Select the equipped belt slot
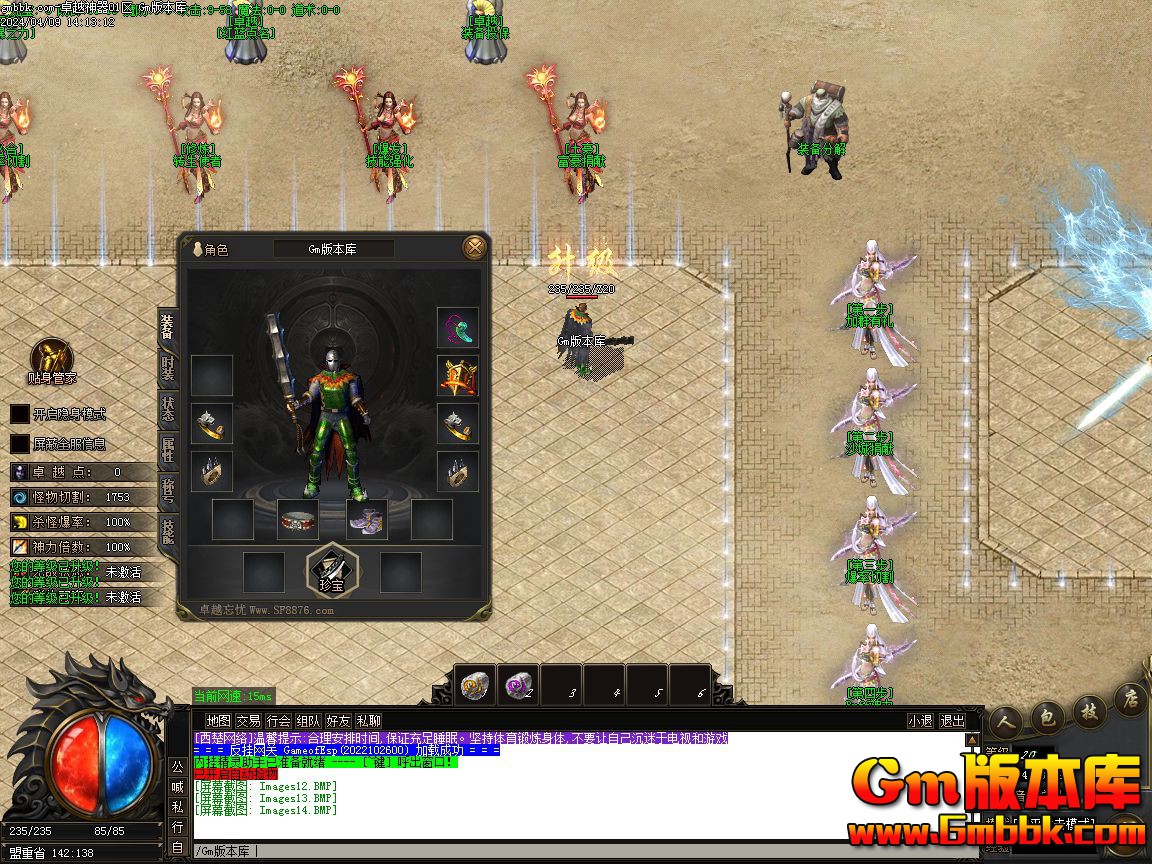The height and width of the screenshot is (864, 1152). [x=297, y=520]
